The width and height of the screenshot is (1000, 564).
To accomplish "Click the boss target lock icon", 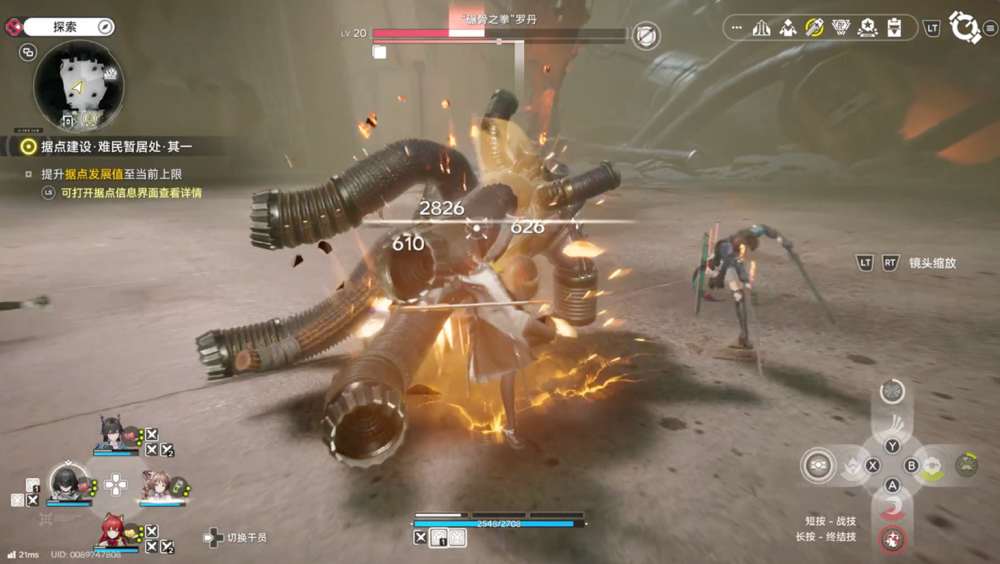I will [647, 37].
